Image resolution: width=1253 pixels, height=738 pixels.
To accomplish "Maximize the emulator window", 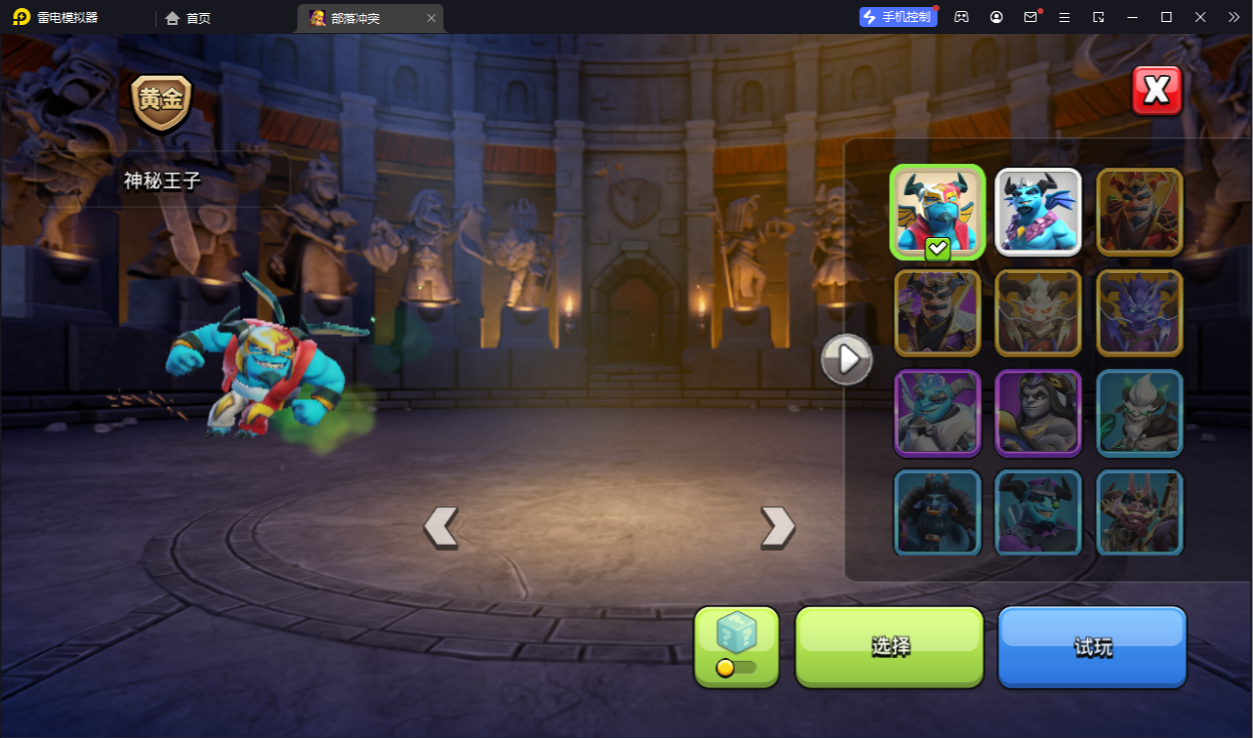I will [1166, 17].
